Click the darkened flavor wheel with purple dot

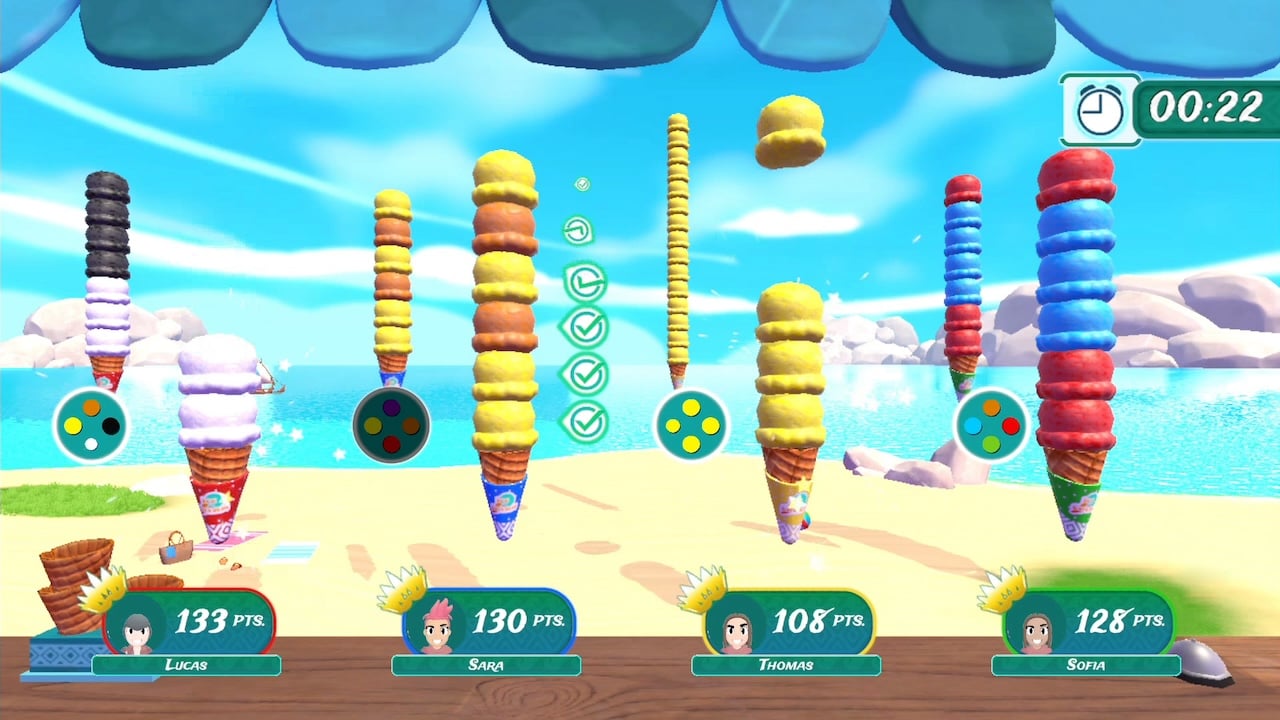(x=391, y=426)
